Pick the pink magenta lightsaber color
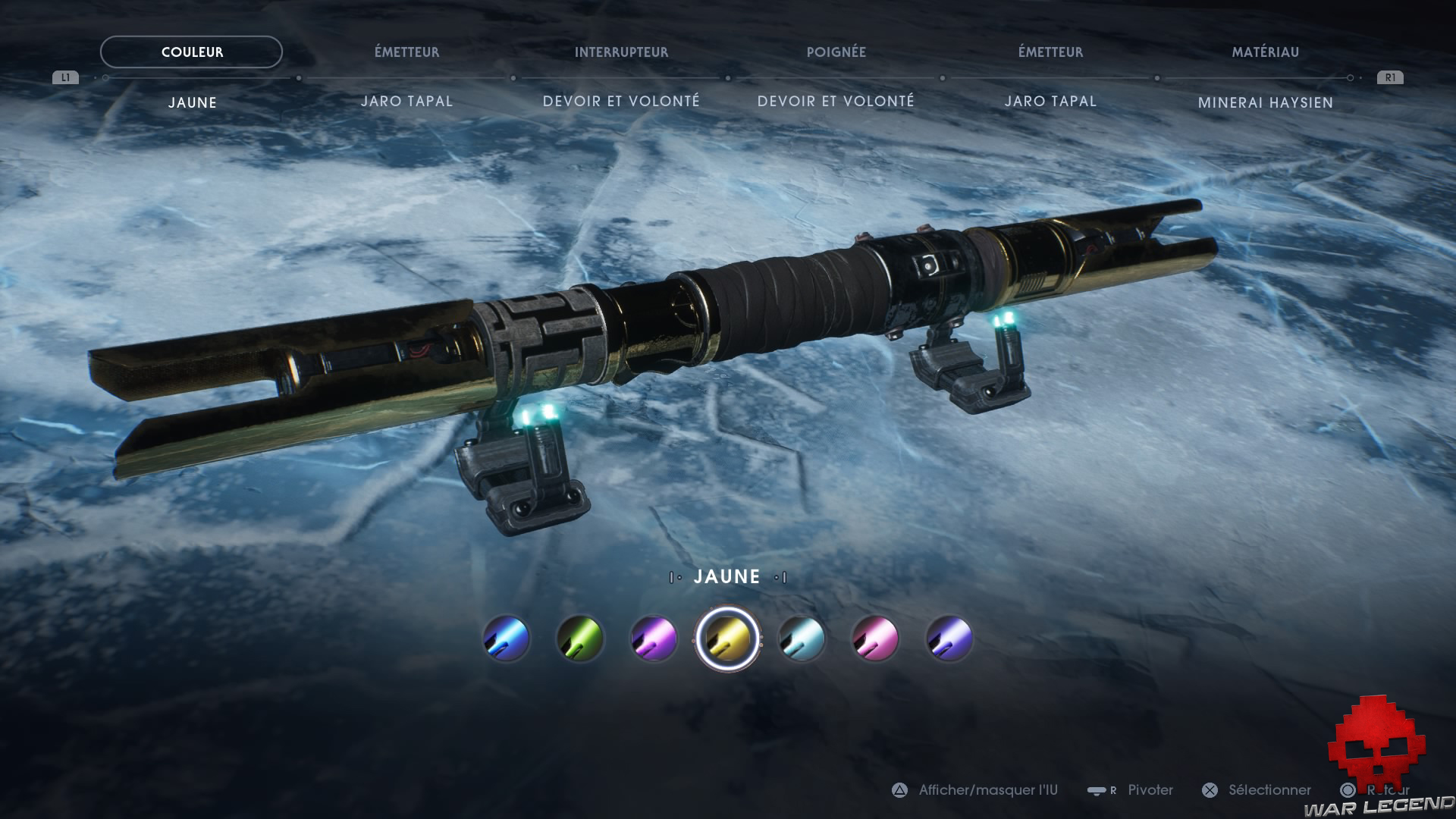 875,639
